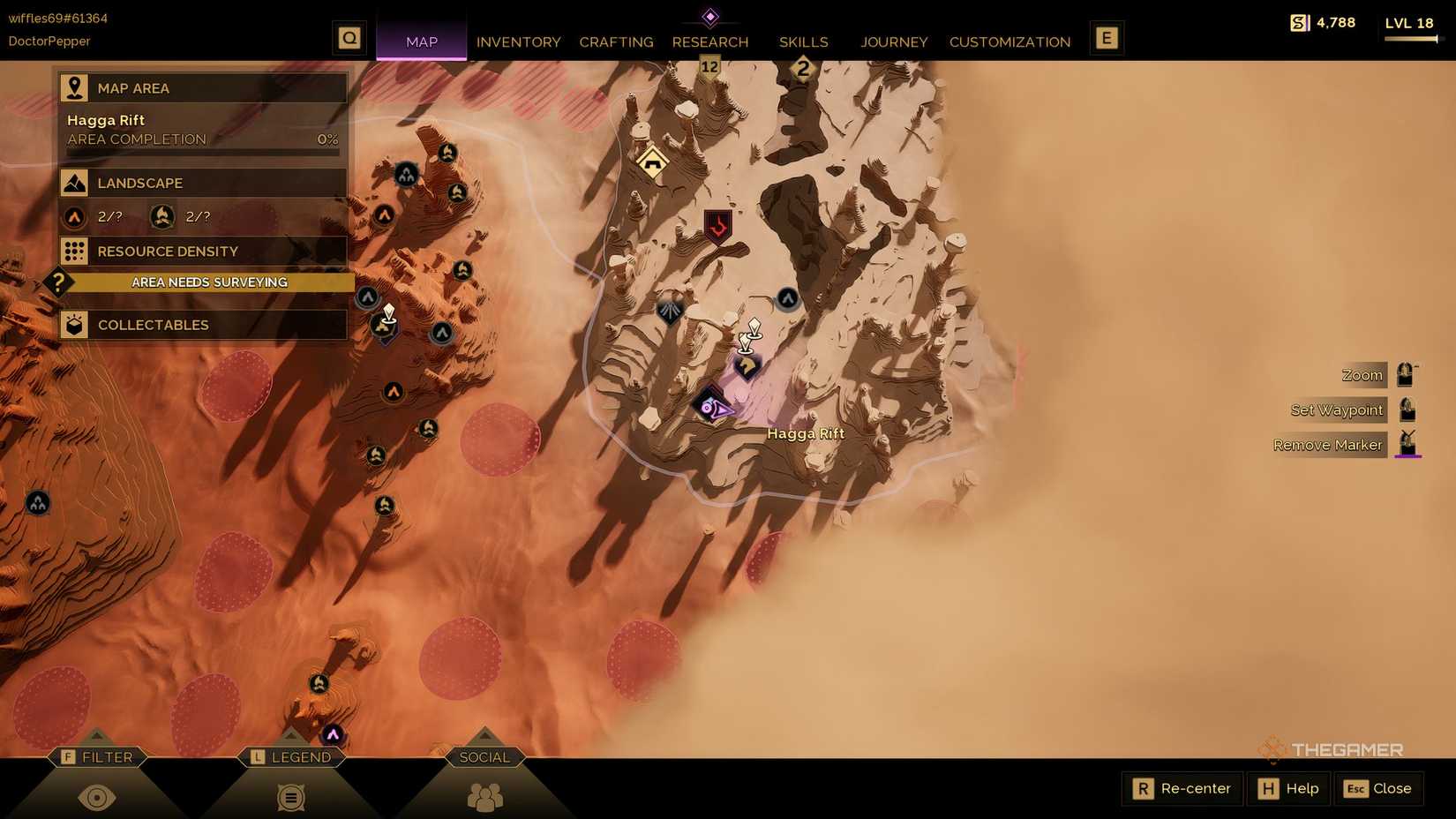Expand the Collectables section
The image size is (1456, 819).
tap(201, 325)
